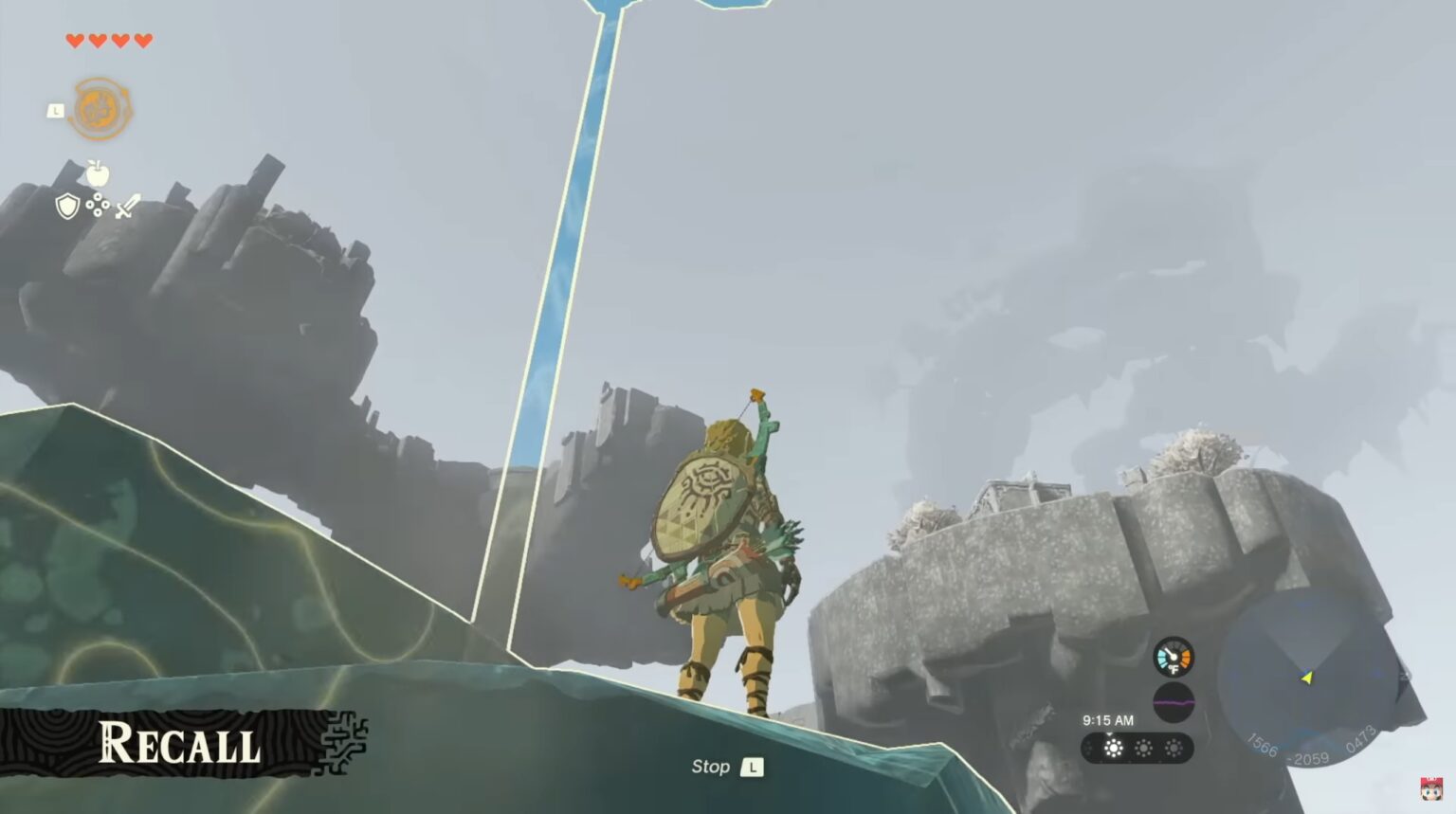
Task: Click the leftmost red heart to toggle health
Action: pyautogui.click(x=74, y=41)
